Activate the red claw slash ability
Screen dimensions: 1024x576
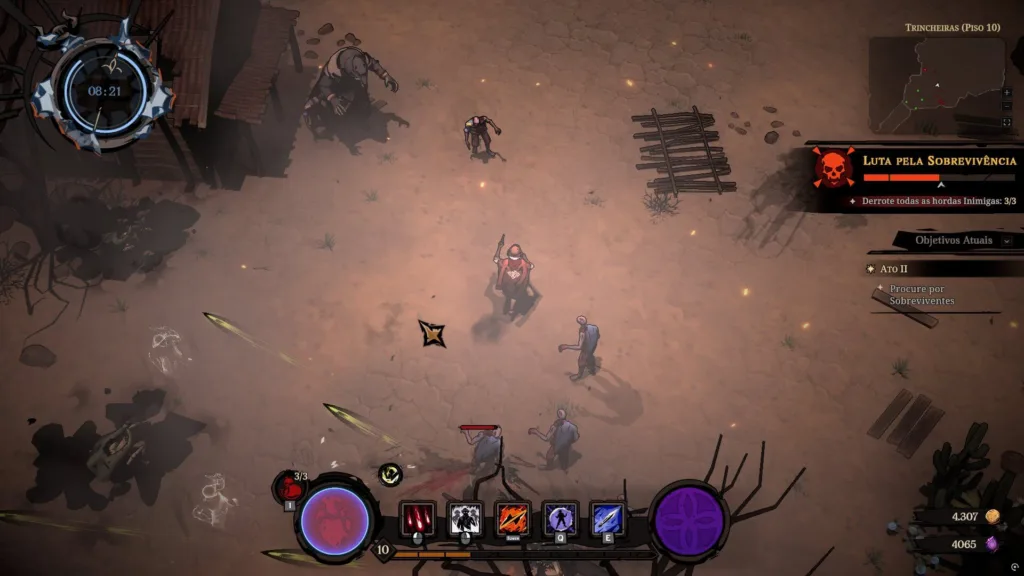417,519
